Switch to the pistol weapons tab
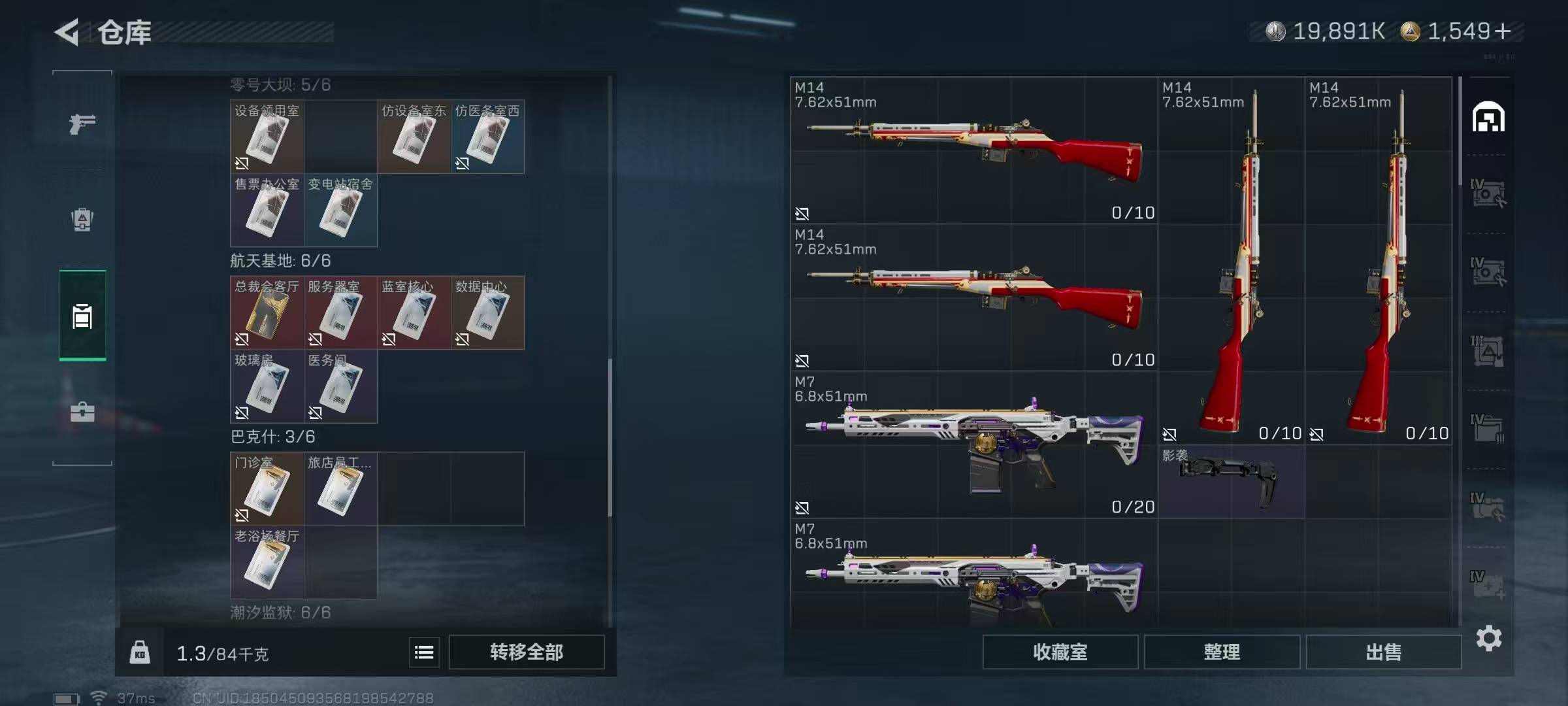1568x706 pixels. pyautogui.click(x=82, y=123)
